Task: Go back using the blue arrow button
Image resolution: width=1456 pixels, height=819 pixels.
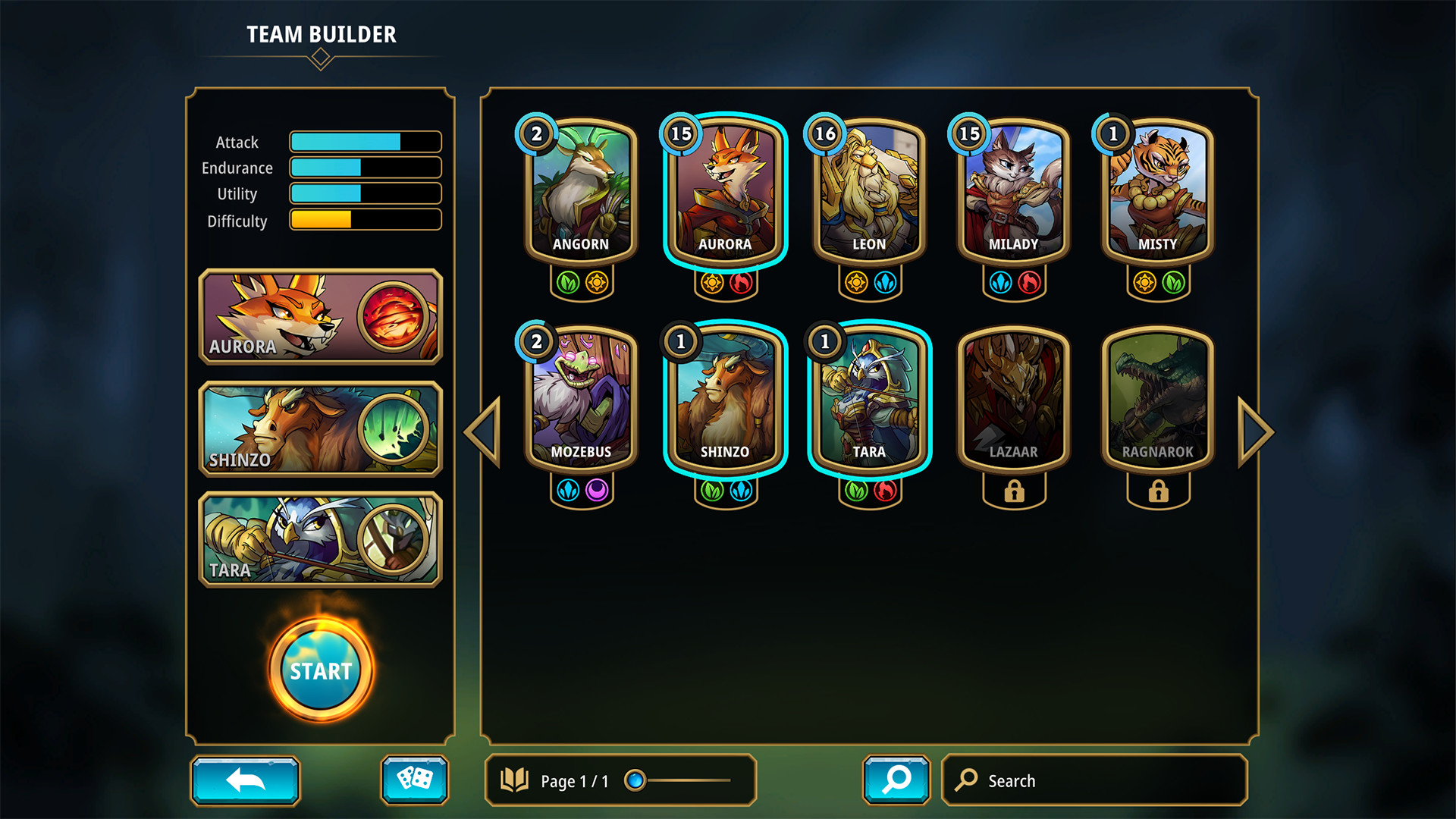Action: tap(245, 780)
